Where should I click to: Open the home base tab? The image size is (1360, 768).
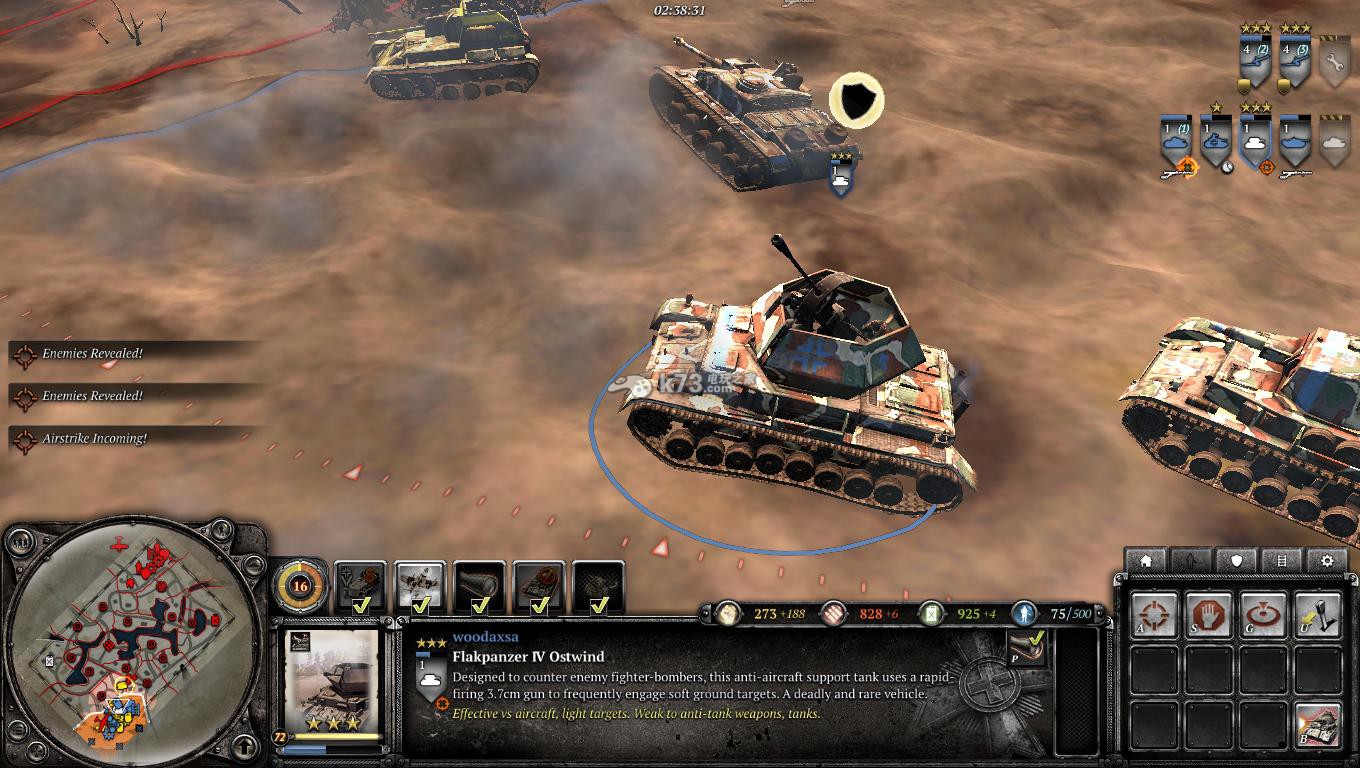pyautogui.click(x=1146, y=561)
